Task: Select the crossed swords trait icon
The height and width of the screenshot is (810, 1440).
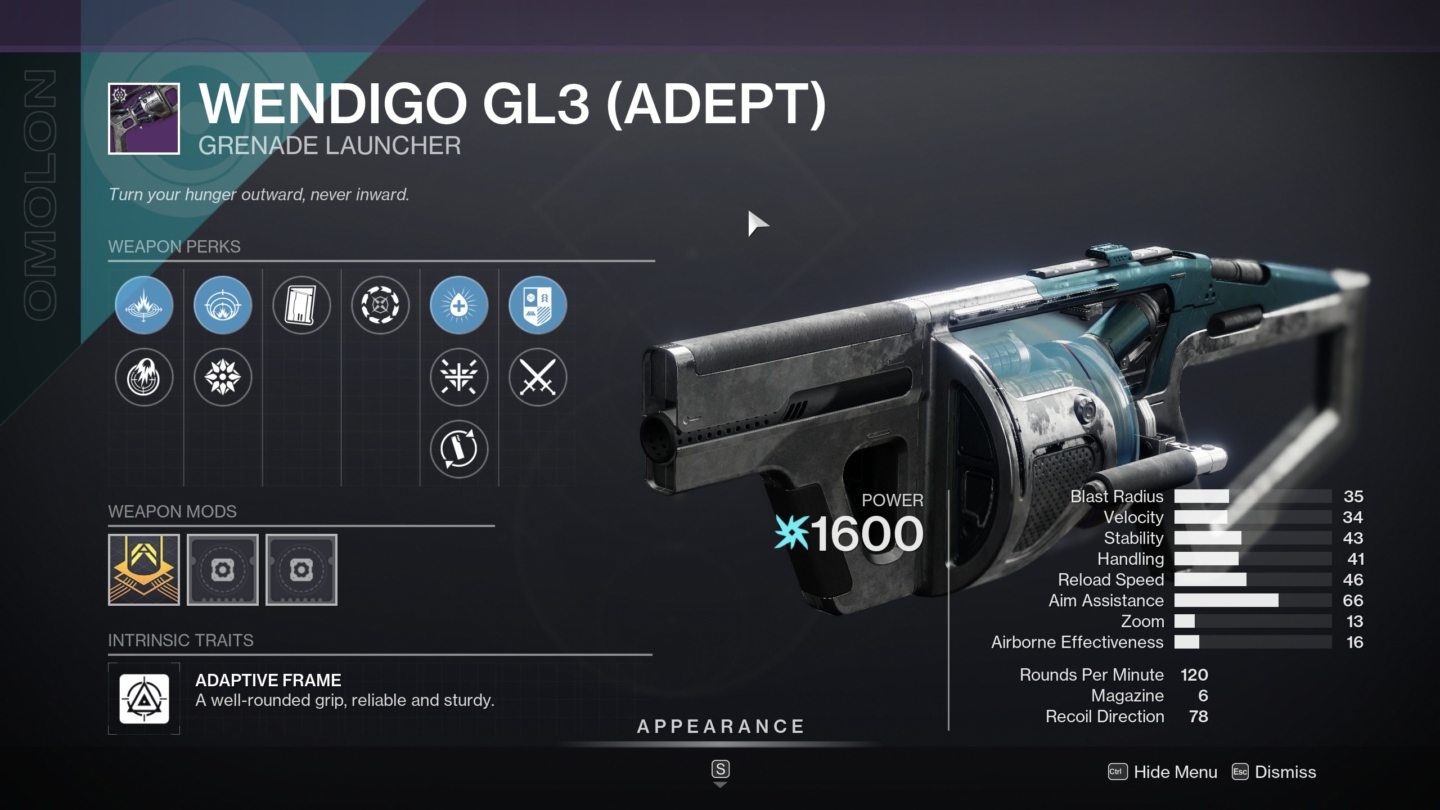Action: pyautogui.click(x=538, y=377)
